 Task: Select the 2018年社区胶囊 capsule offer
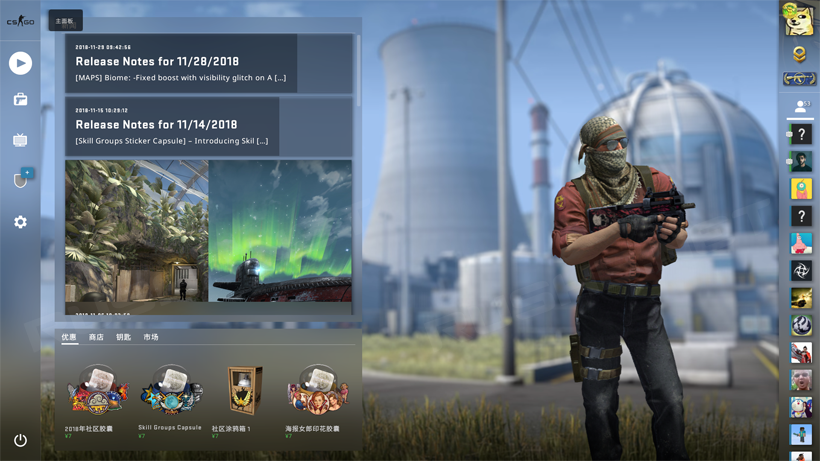(97, 392)
